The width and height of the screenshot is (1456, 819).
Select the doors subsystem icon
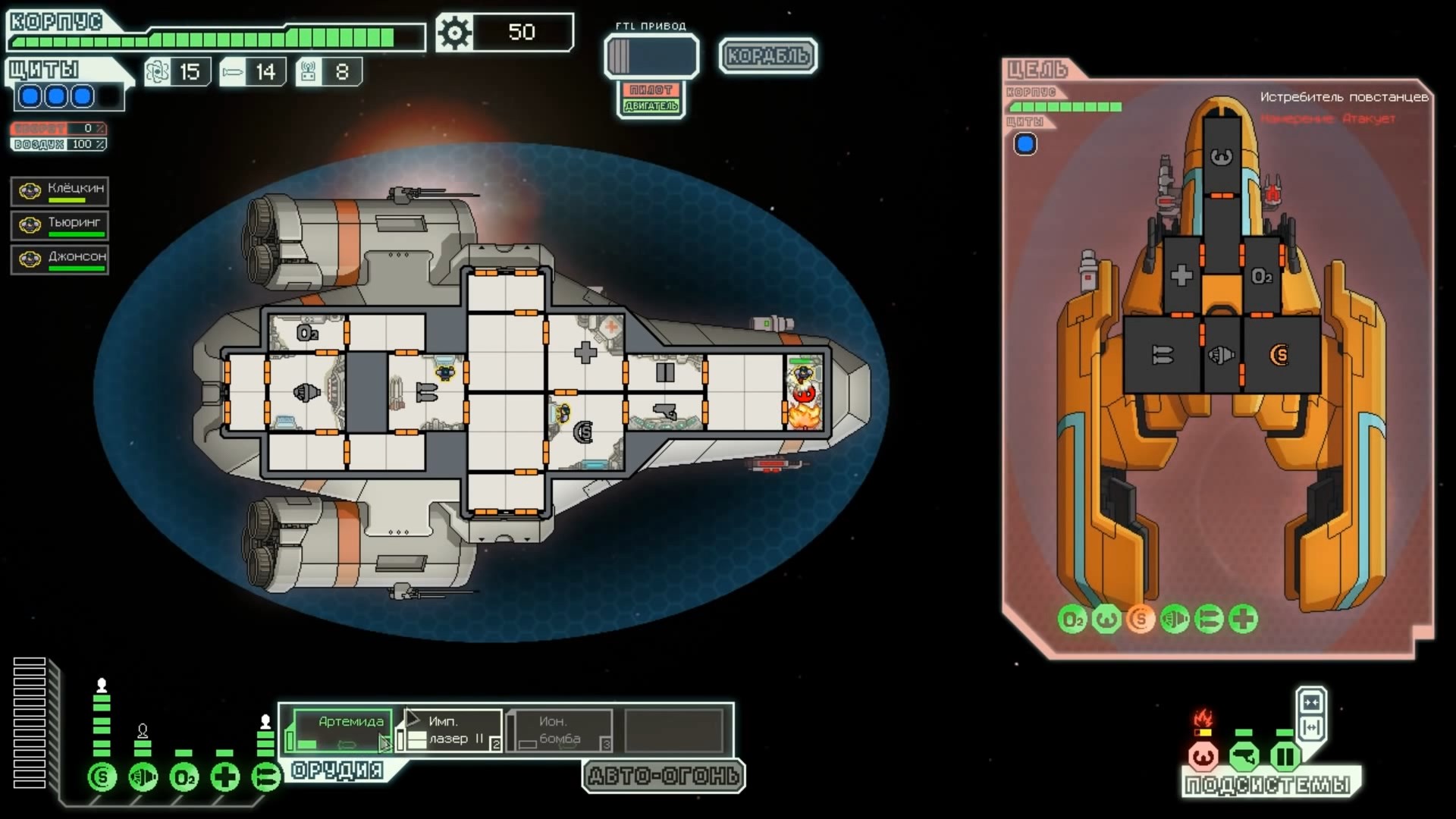point(1285,756)
